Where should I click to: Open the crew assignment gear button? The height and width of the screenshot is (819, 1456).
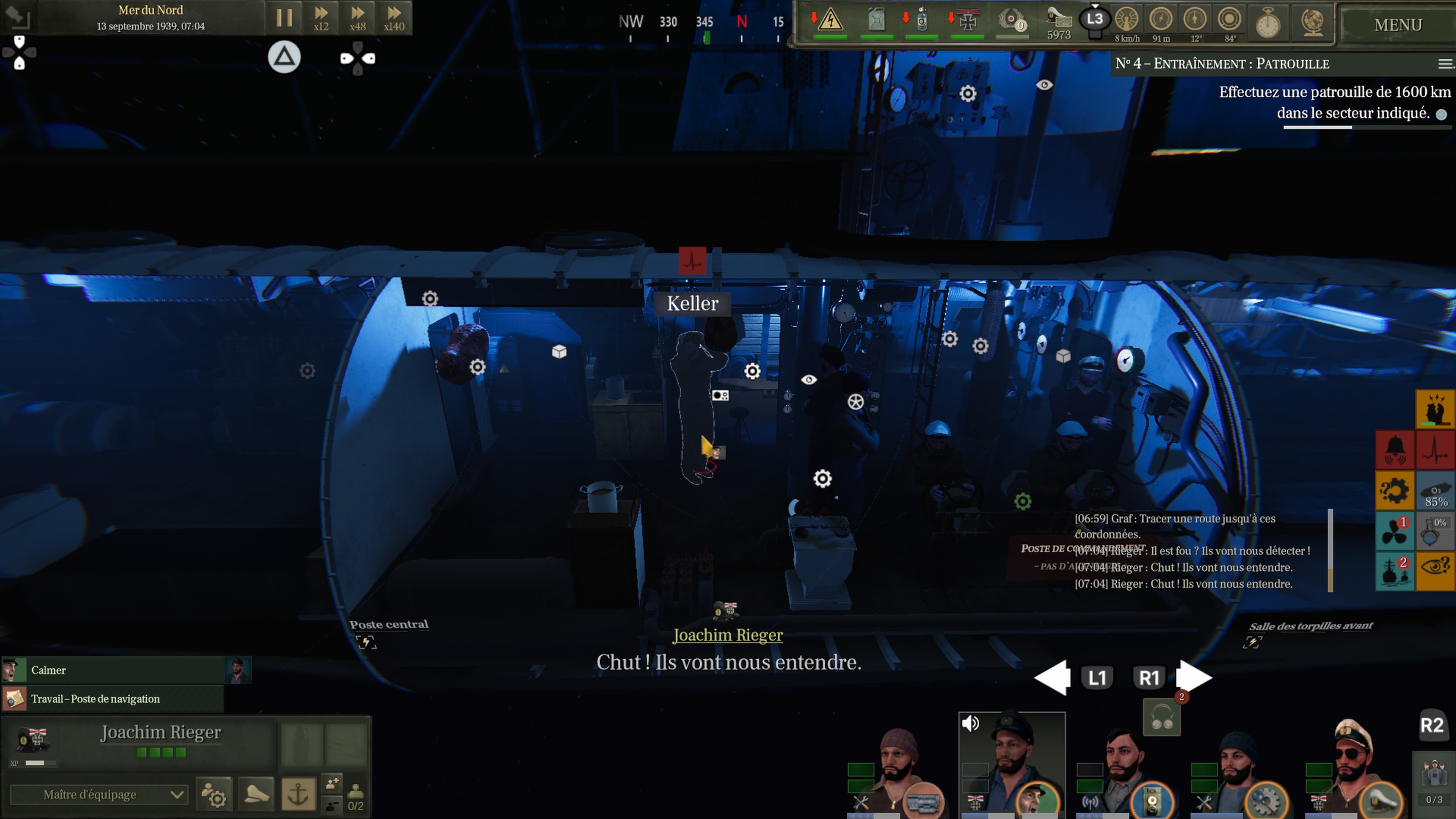(x=213, y=794)
